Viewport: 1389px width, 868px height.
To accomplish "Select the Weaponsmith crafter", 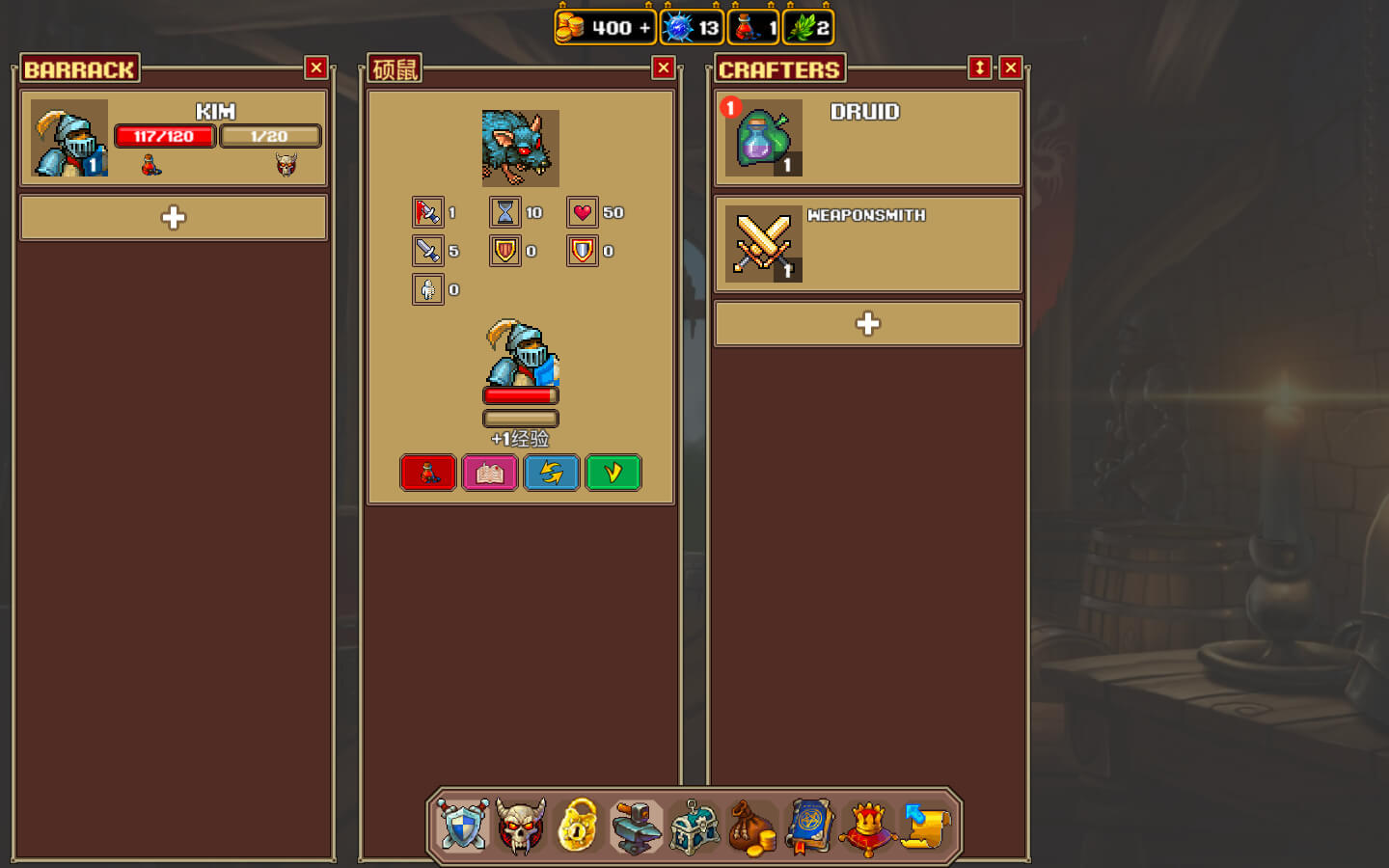I will click(868, 244).
